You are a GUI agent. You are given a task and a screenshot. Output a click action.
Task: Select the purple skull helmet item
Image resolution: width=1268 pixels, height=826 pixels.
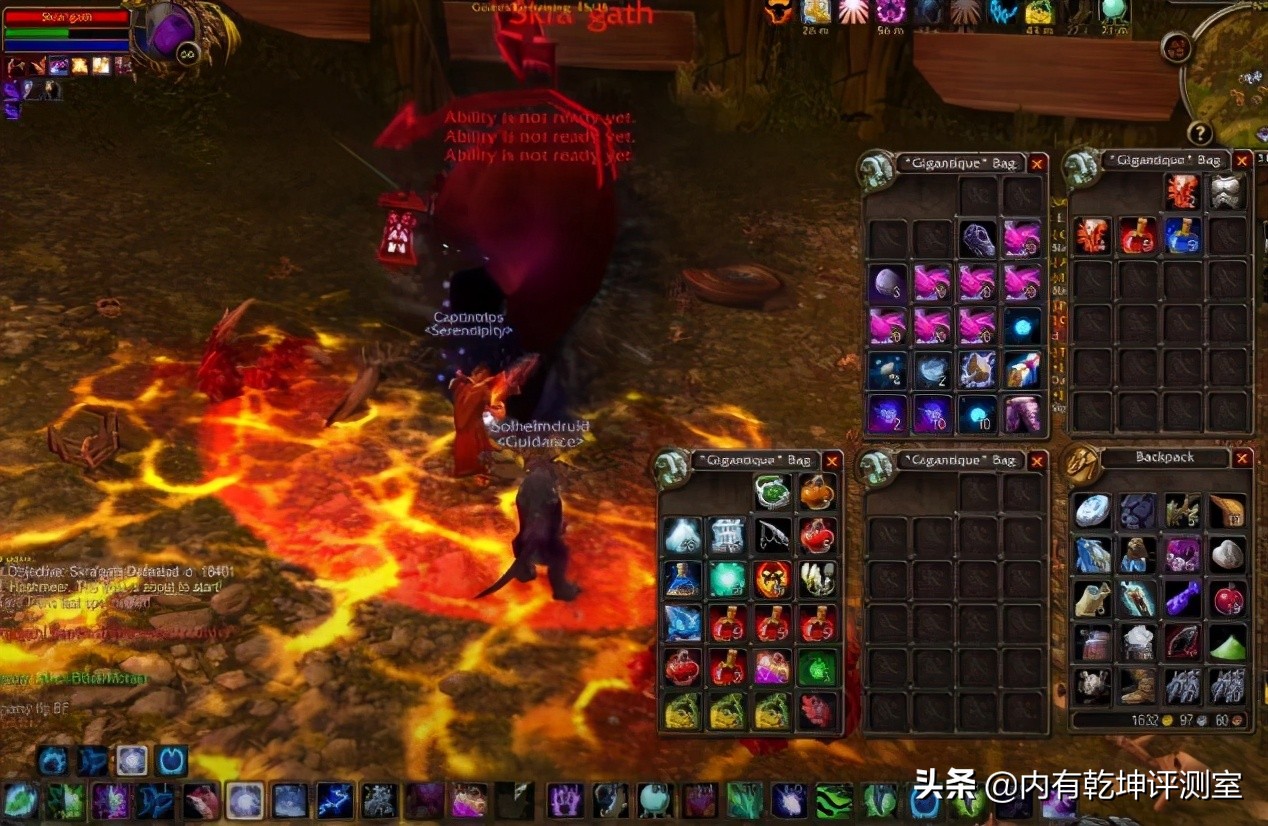click(977, 239)
